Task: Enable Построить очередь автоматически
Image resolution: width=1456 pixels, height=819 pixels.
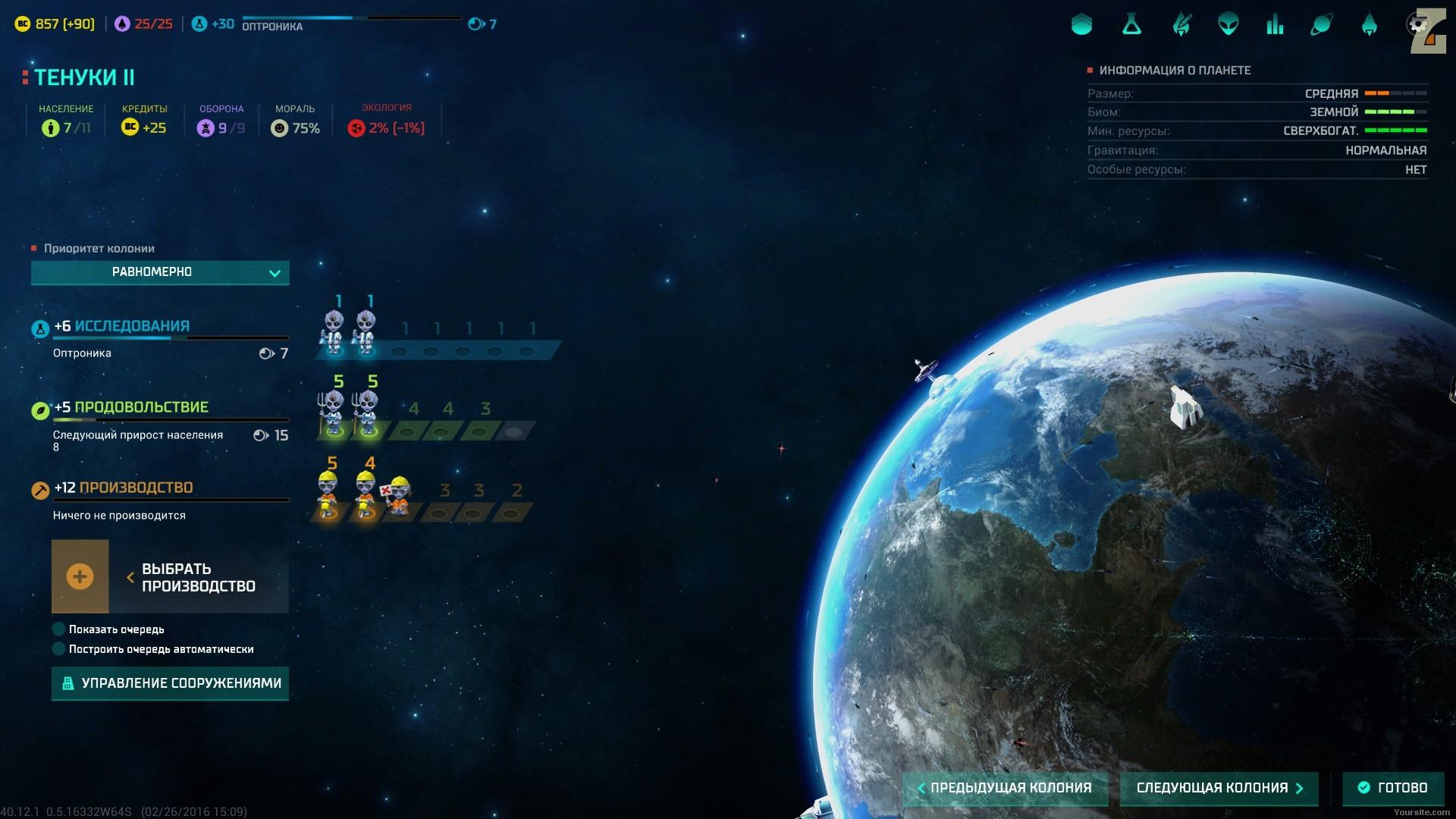Action: click(x=59, y=649)
